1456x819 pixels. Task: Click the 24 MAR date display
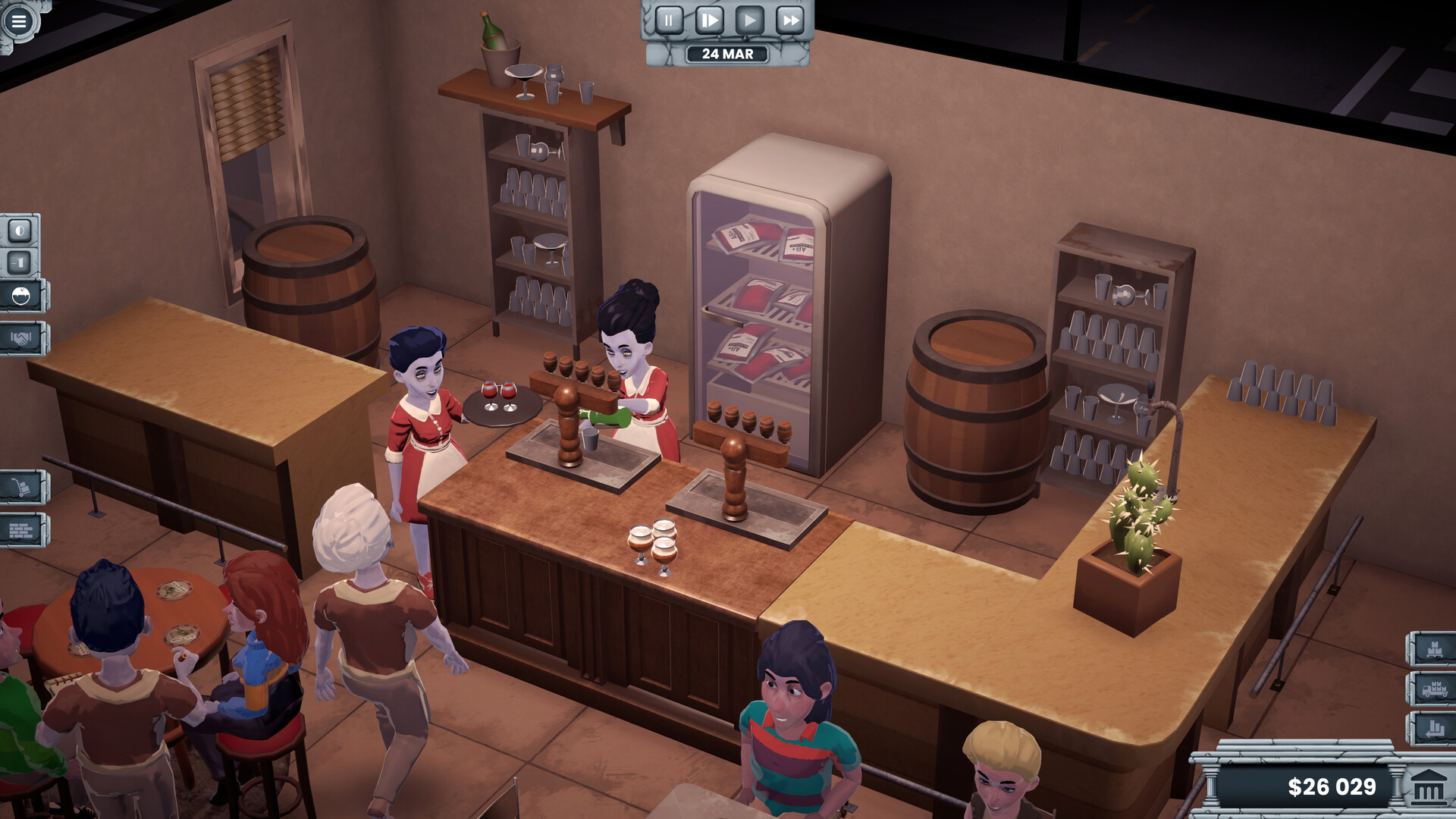point(726,54)
